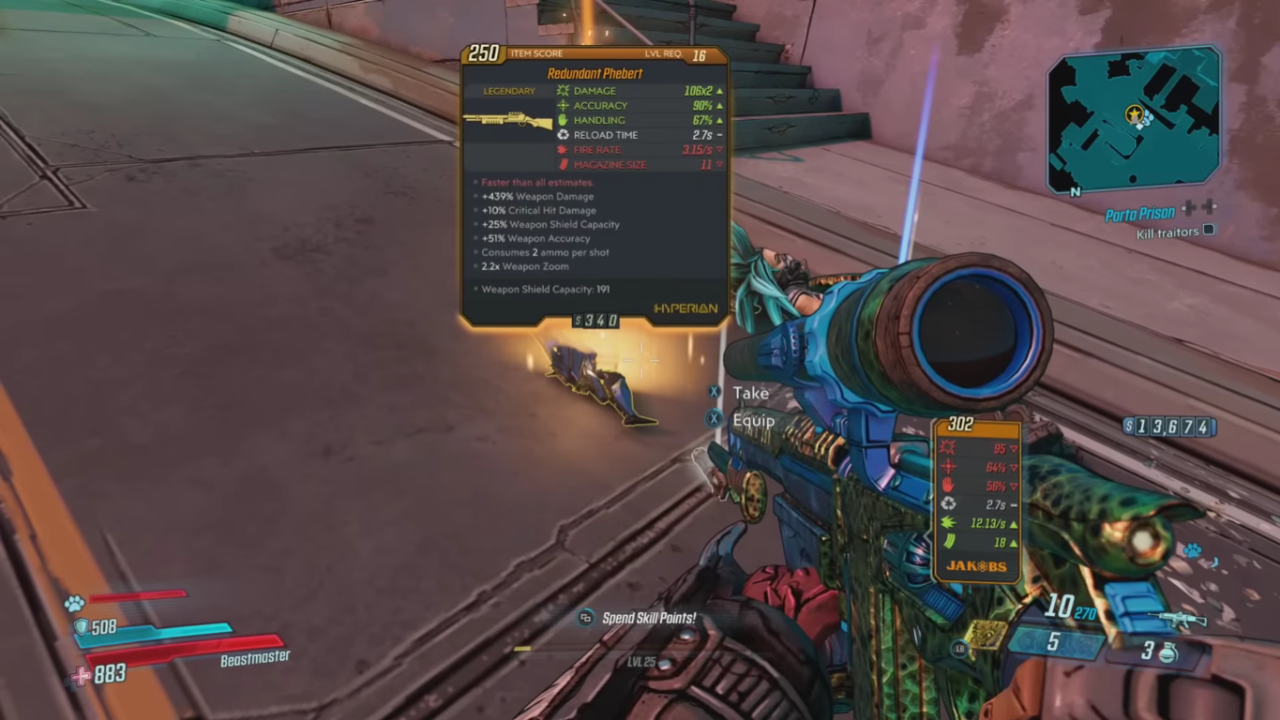Click the down arrow next to Accuracy 64%

tap(1013, 466)
